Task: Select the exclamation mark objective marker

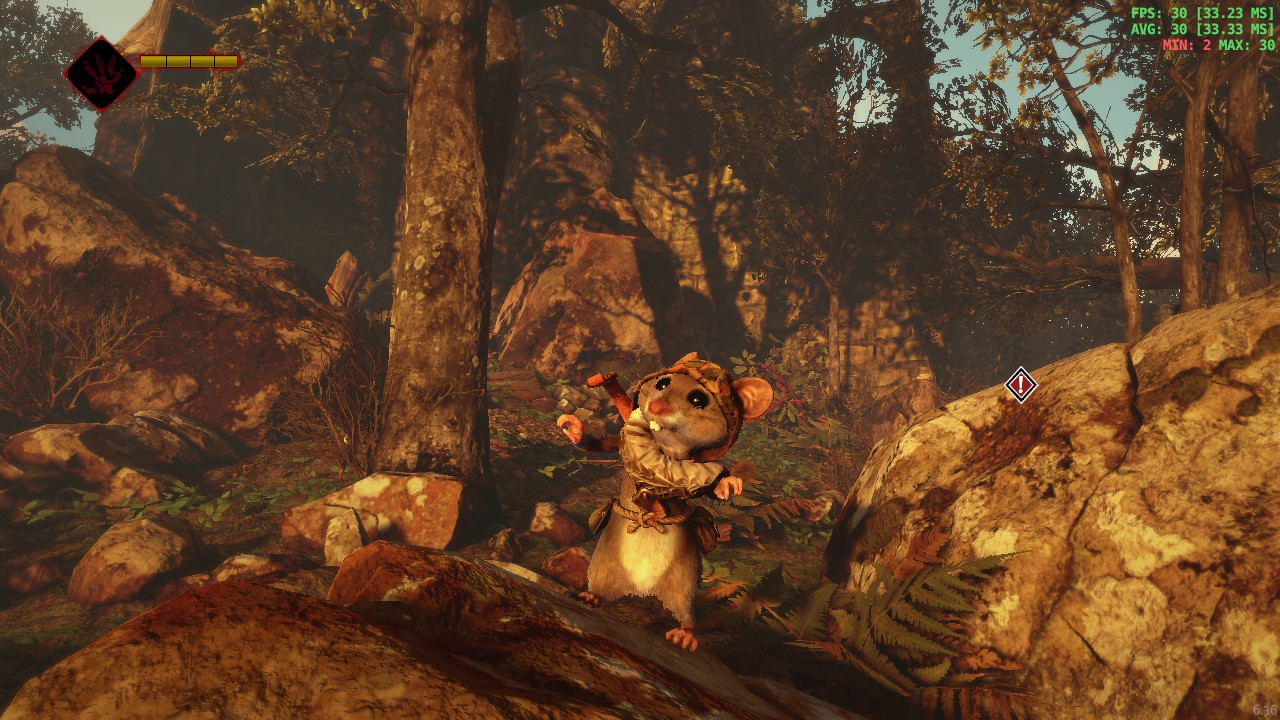Action: [x=1020, y=384]
